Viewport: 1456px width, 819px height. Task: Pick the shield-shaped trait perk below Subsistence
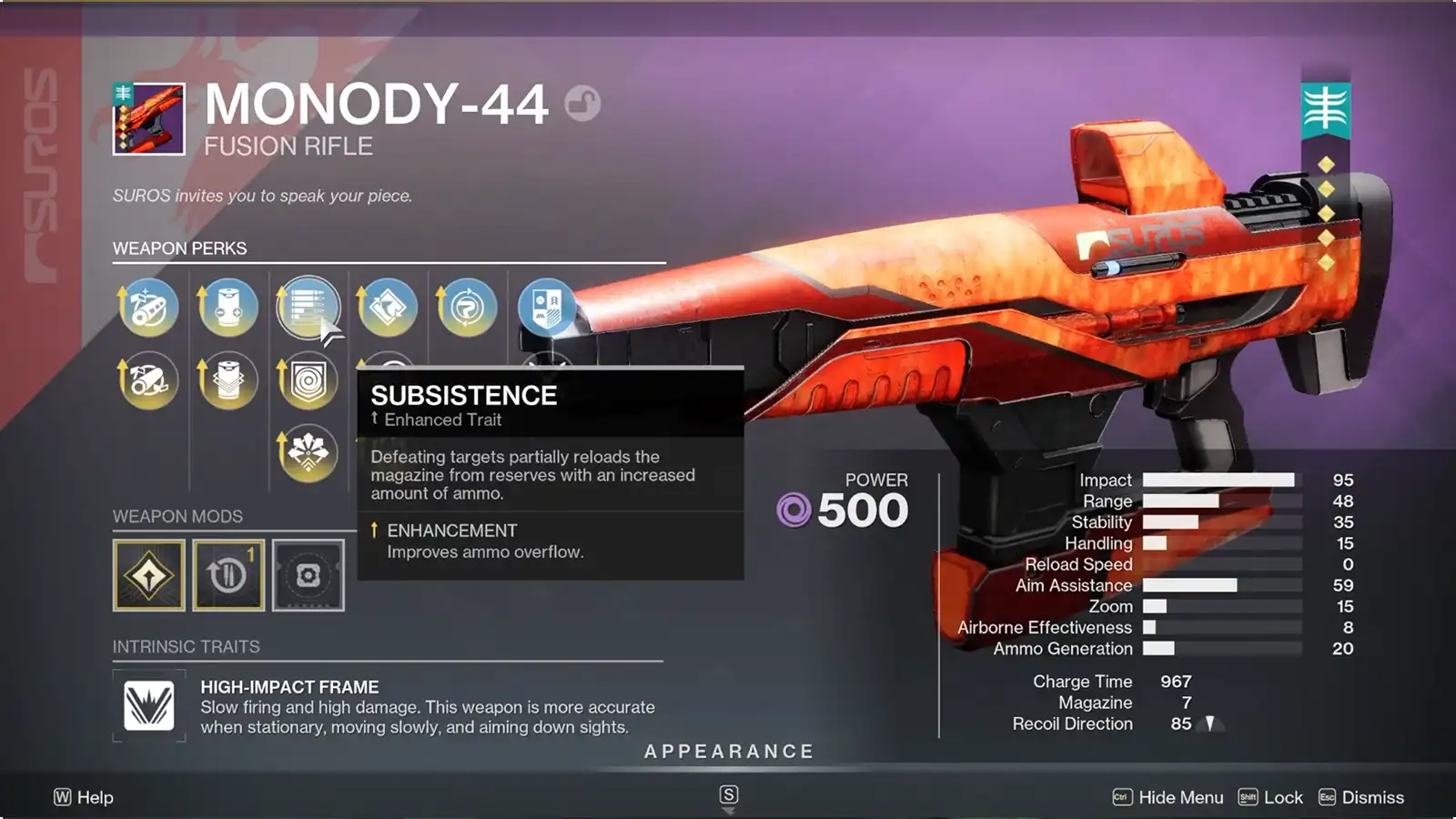coord(308,380)
